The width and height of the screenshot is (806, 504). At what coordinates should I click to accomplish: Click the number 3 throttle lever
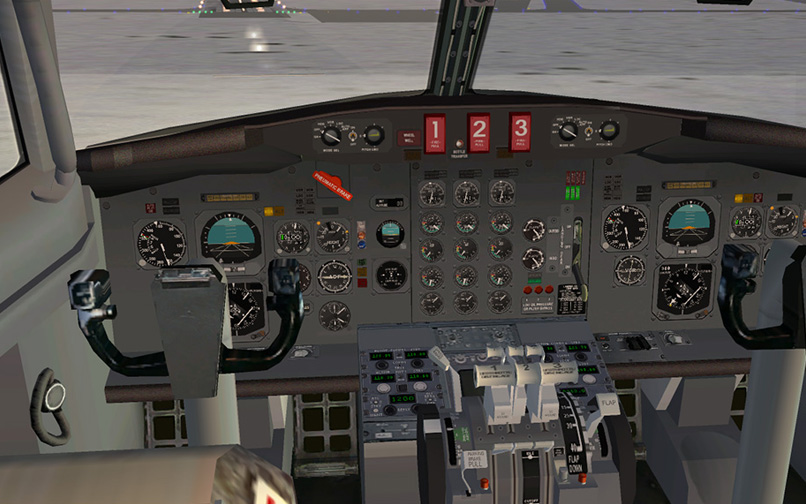point(557,371)
